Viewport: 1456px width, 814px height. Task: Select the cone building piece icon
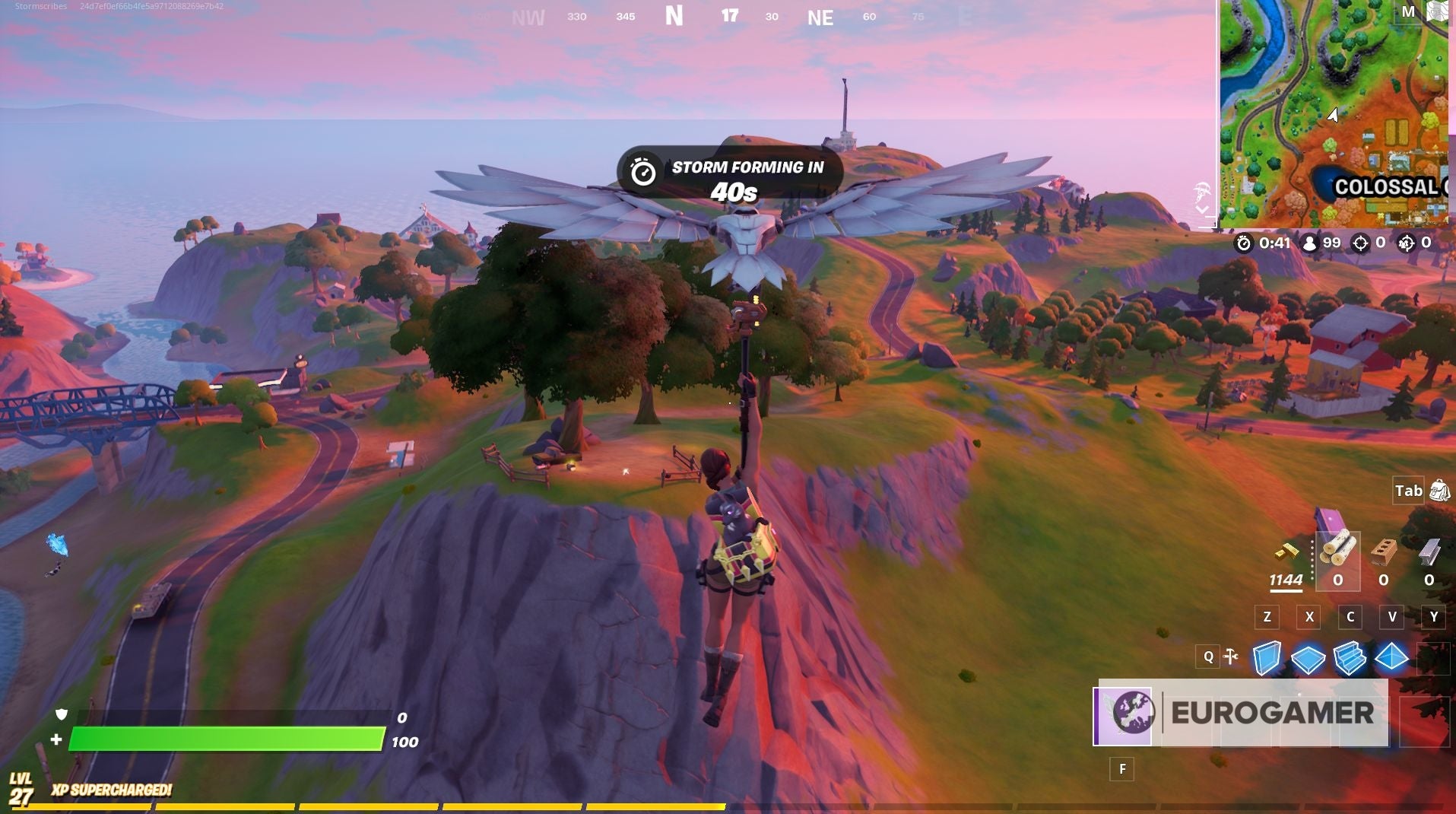click(1391, 657)
